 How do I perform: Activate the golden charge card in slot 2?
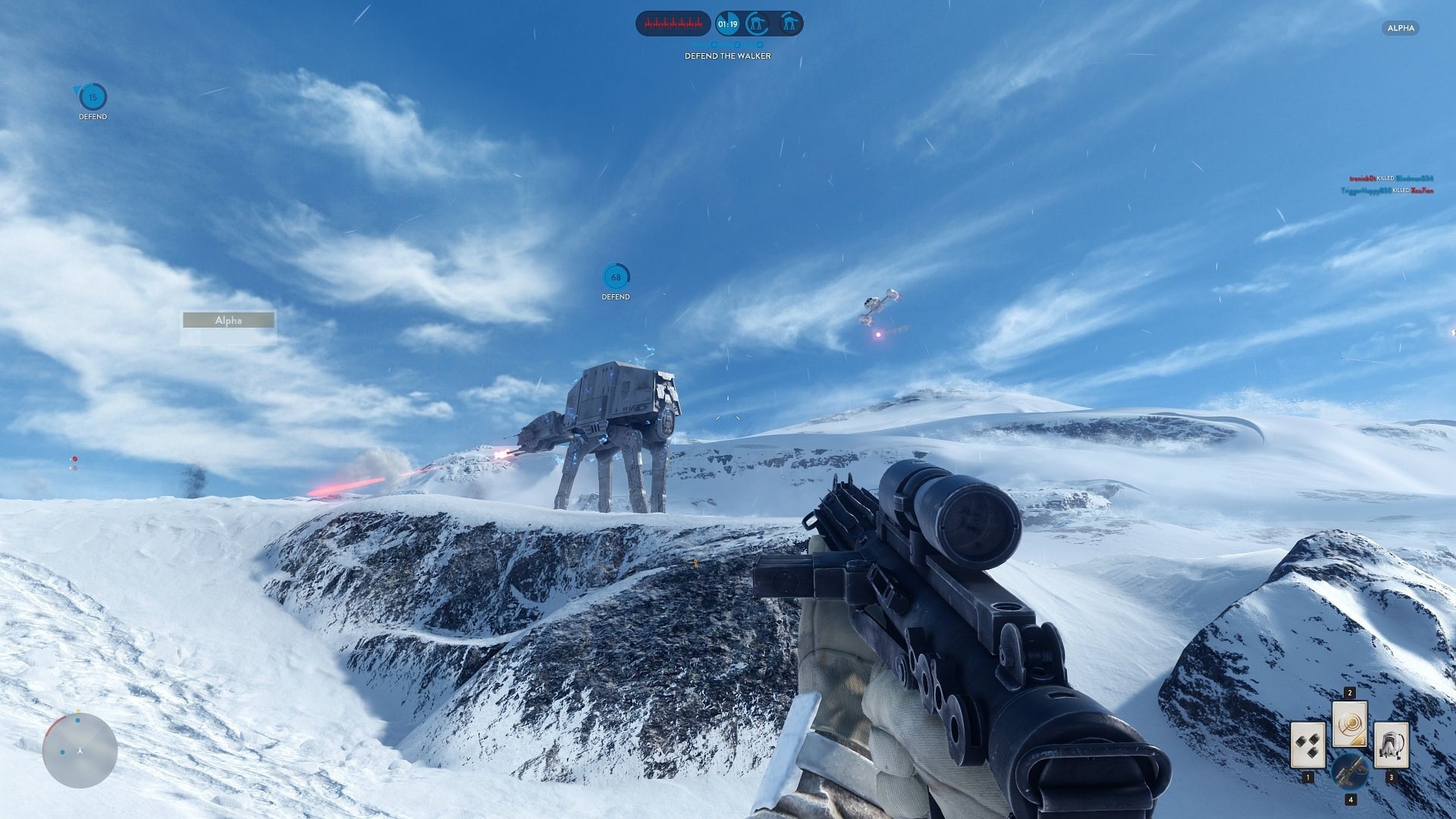pos(1350,724)
